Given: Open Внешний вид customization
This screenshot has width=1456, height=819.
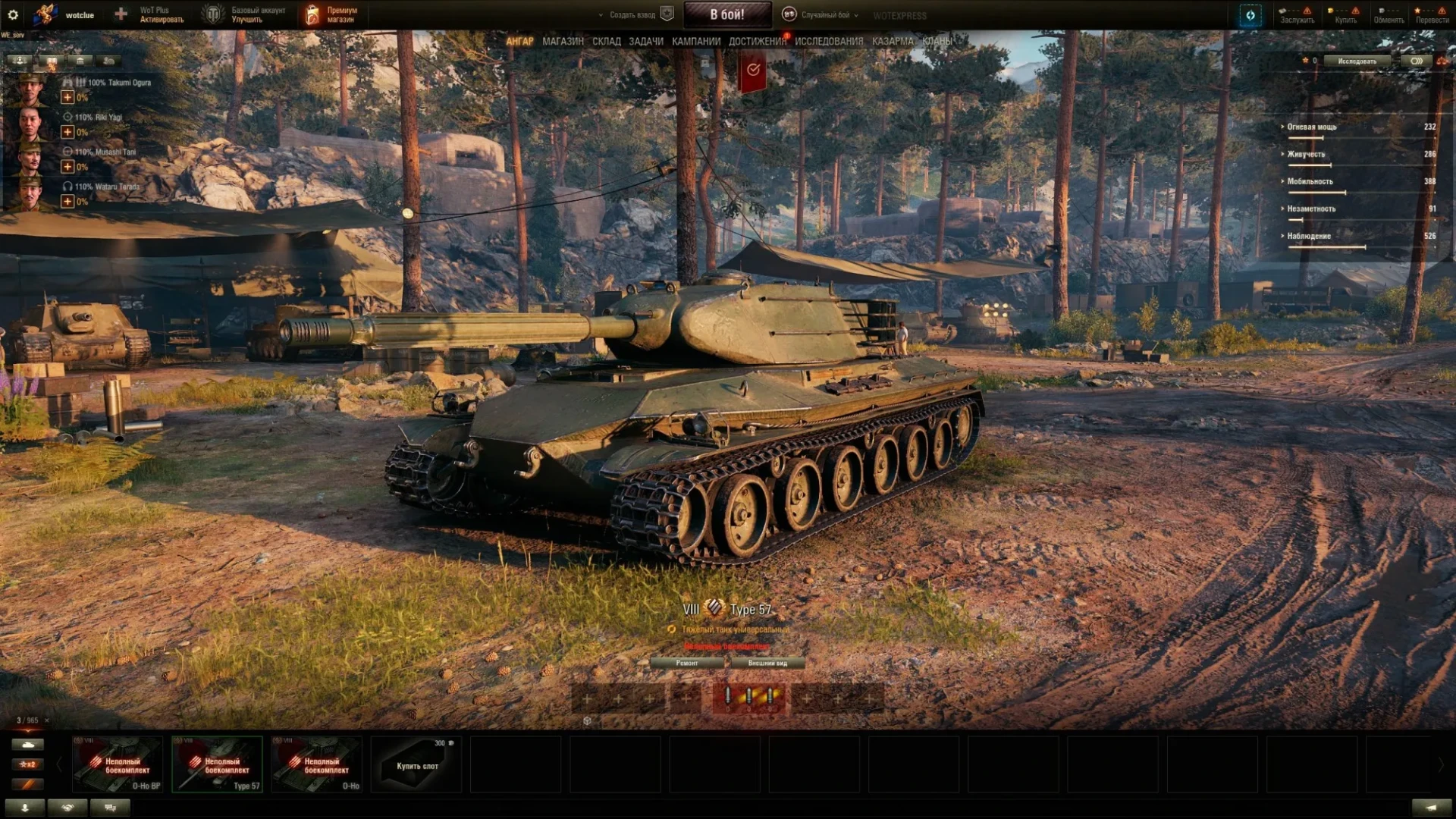Looking at the screenshot, I should pos(767,663).
